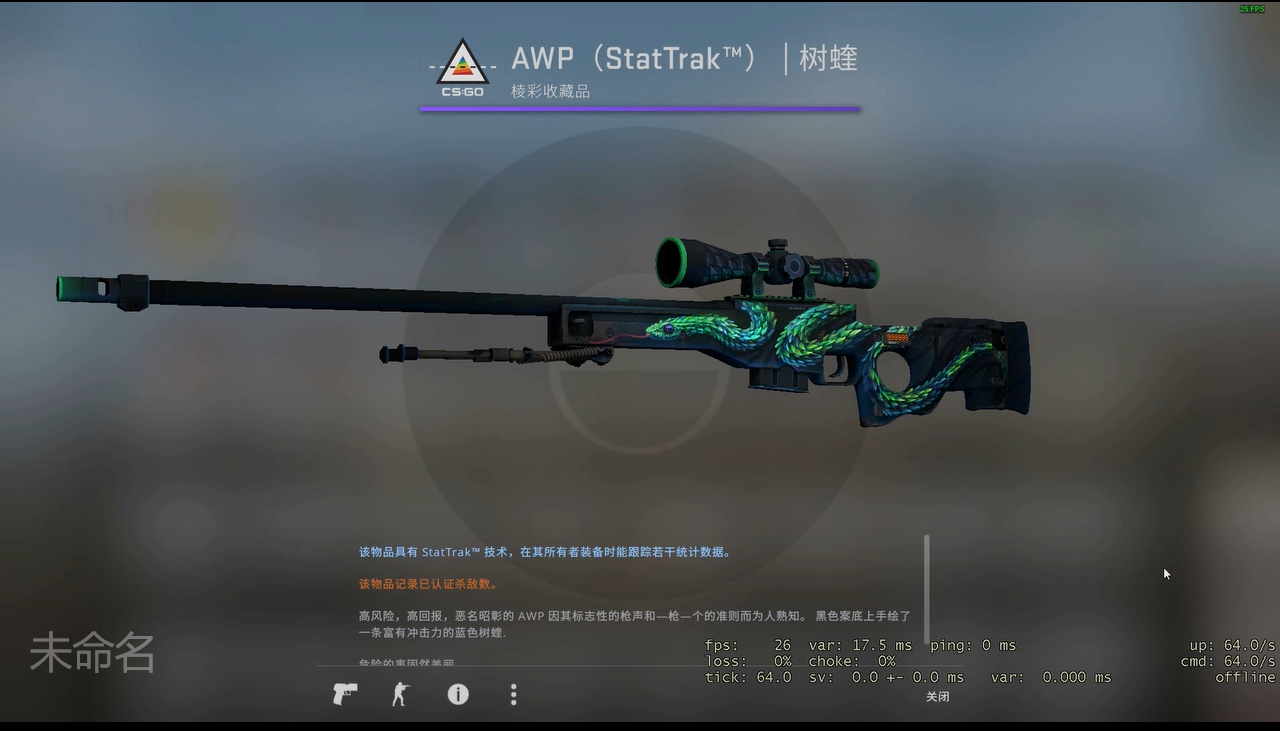
Task: Show the weapon-only inspect view
Action: 345,694
